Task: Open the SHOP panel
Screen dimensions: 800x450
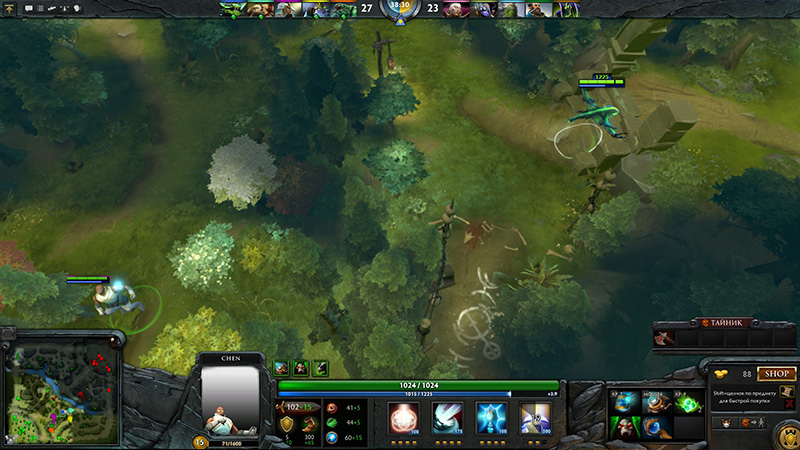Action: pos(776,374)
